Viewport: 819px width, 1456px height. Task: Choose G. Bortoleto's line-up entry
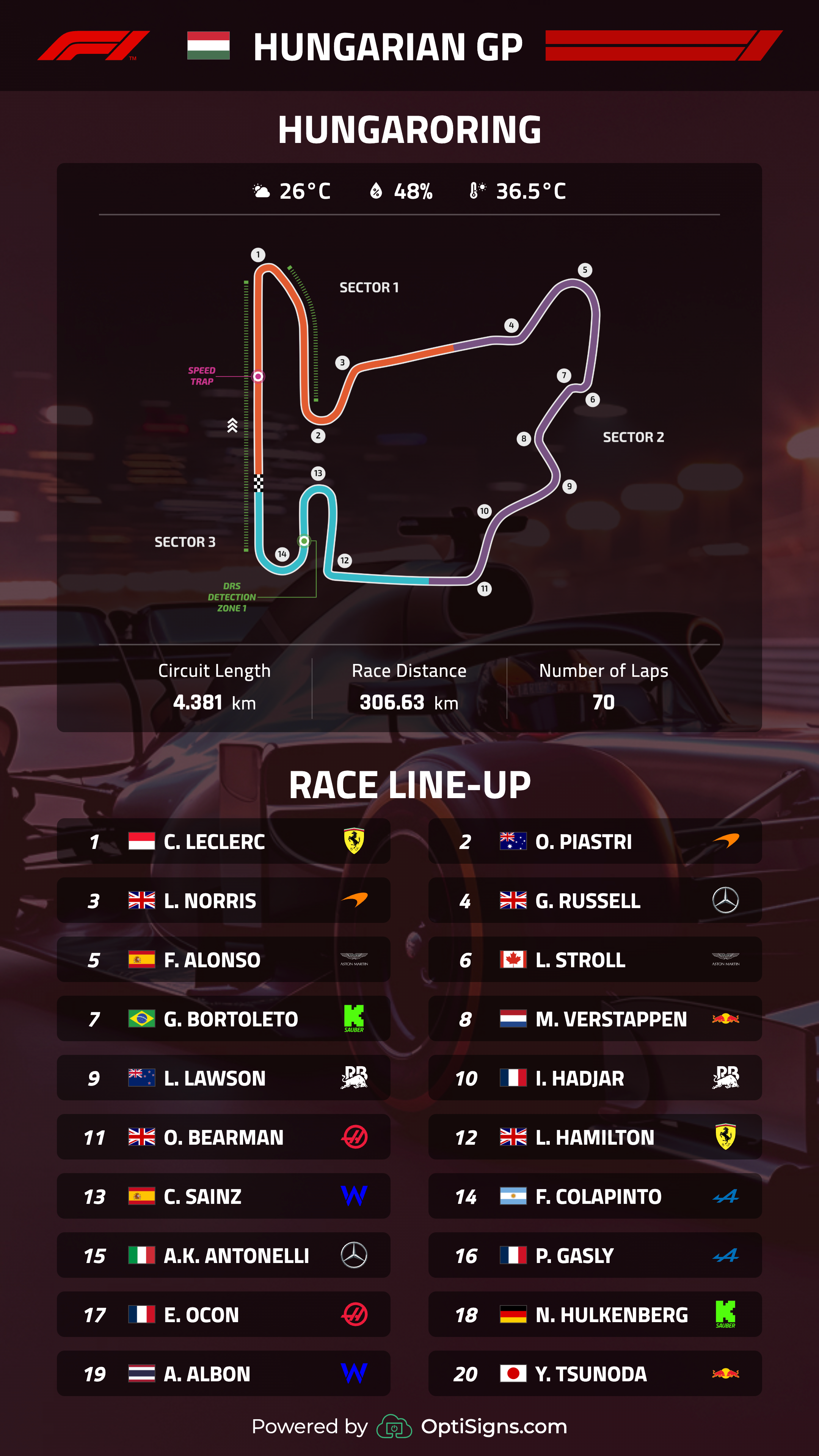point(223,1018)
